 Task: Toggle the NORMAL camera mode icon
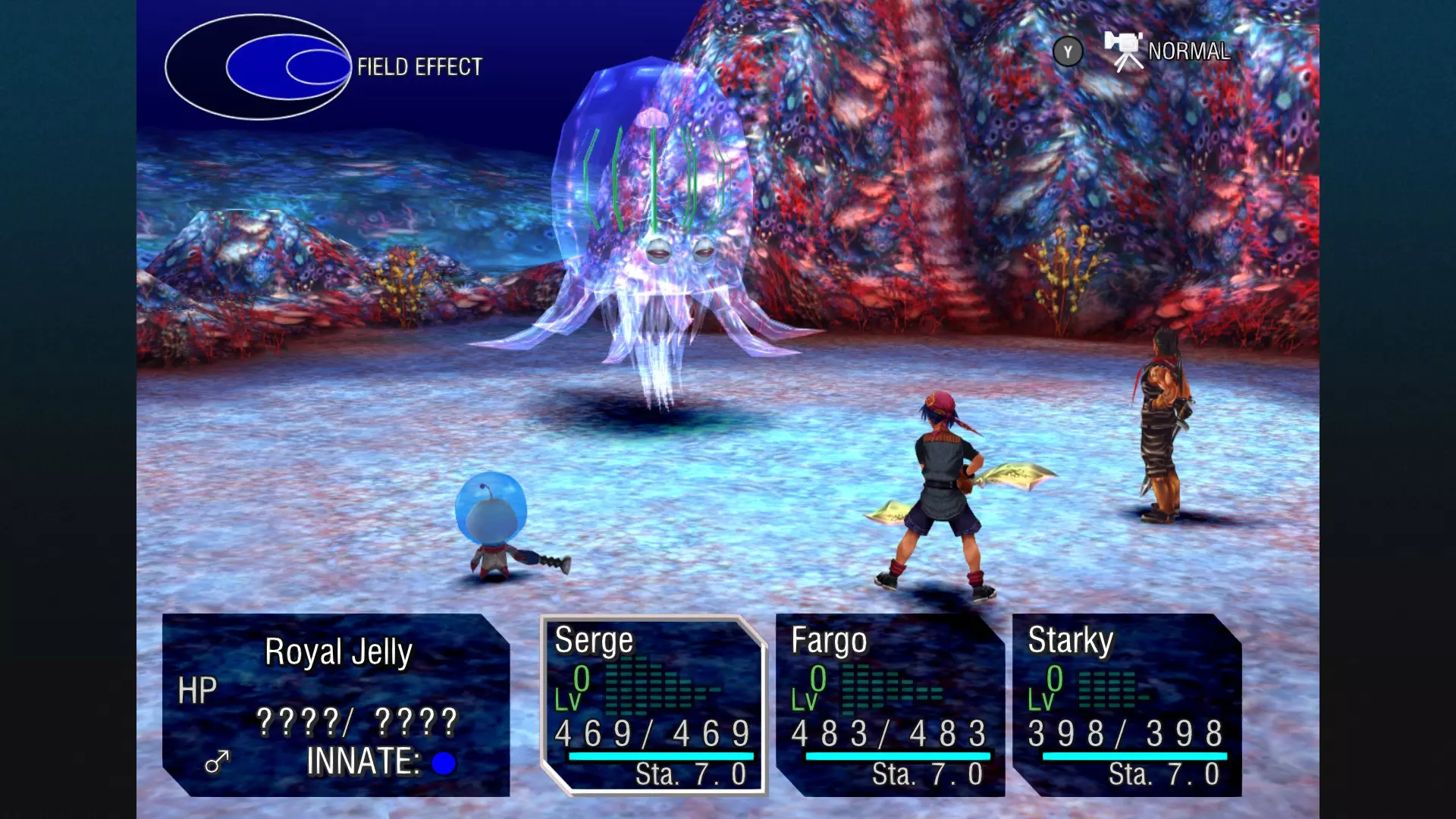(x=1125, y=51)
